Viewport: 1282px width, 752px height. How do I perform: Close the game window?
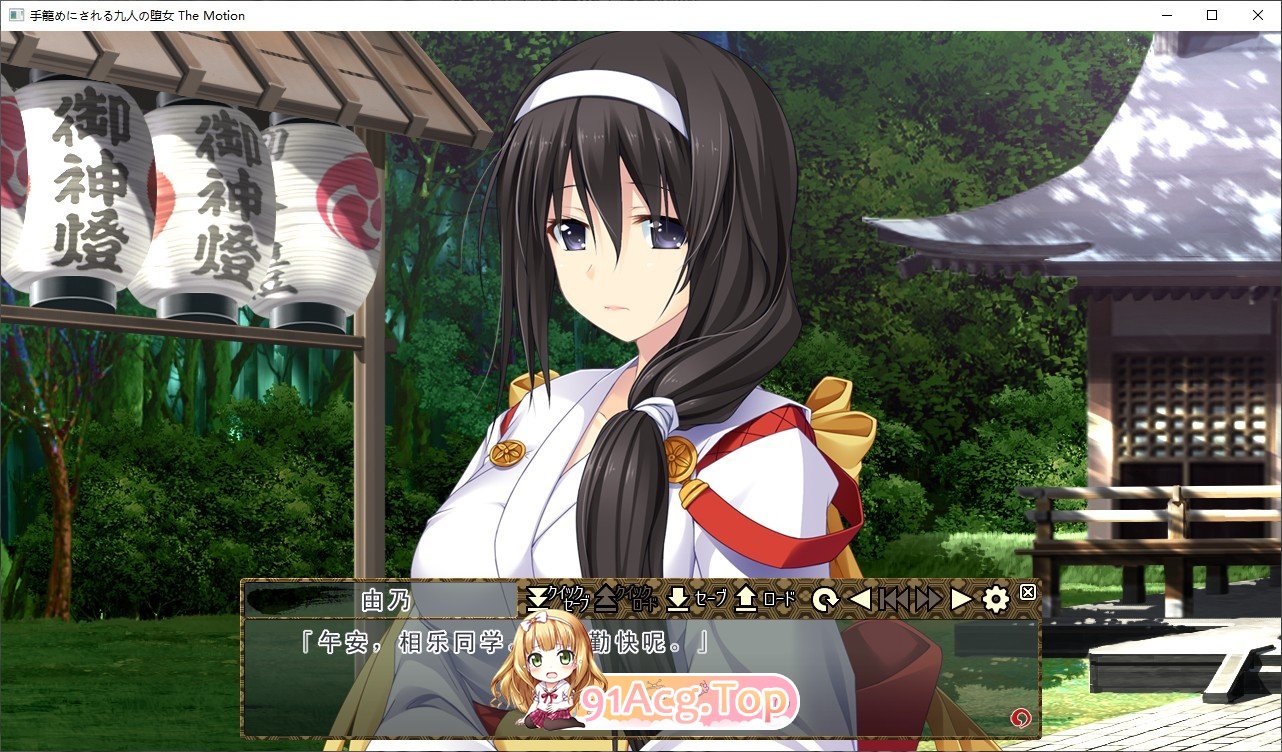(x=1258, y=15)
